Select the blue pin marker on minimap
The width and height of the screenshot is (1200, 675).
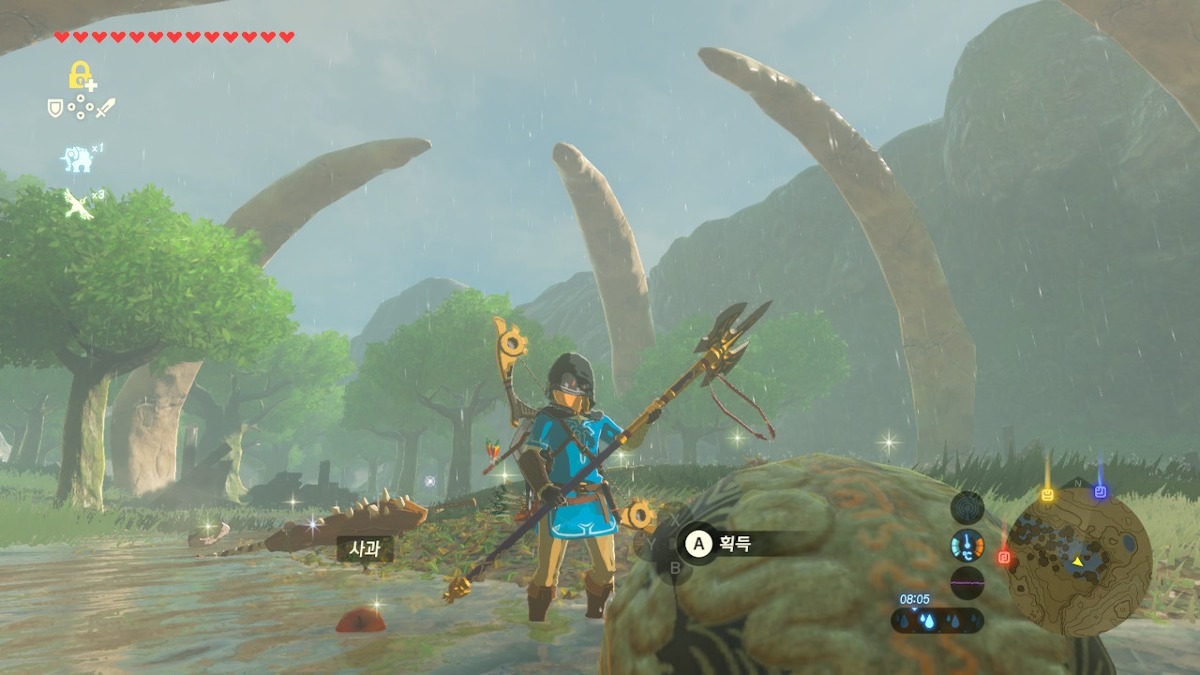(x=1100, y=492)
